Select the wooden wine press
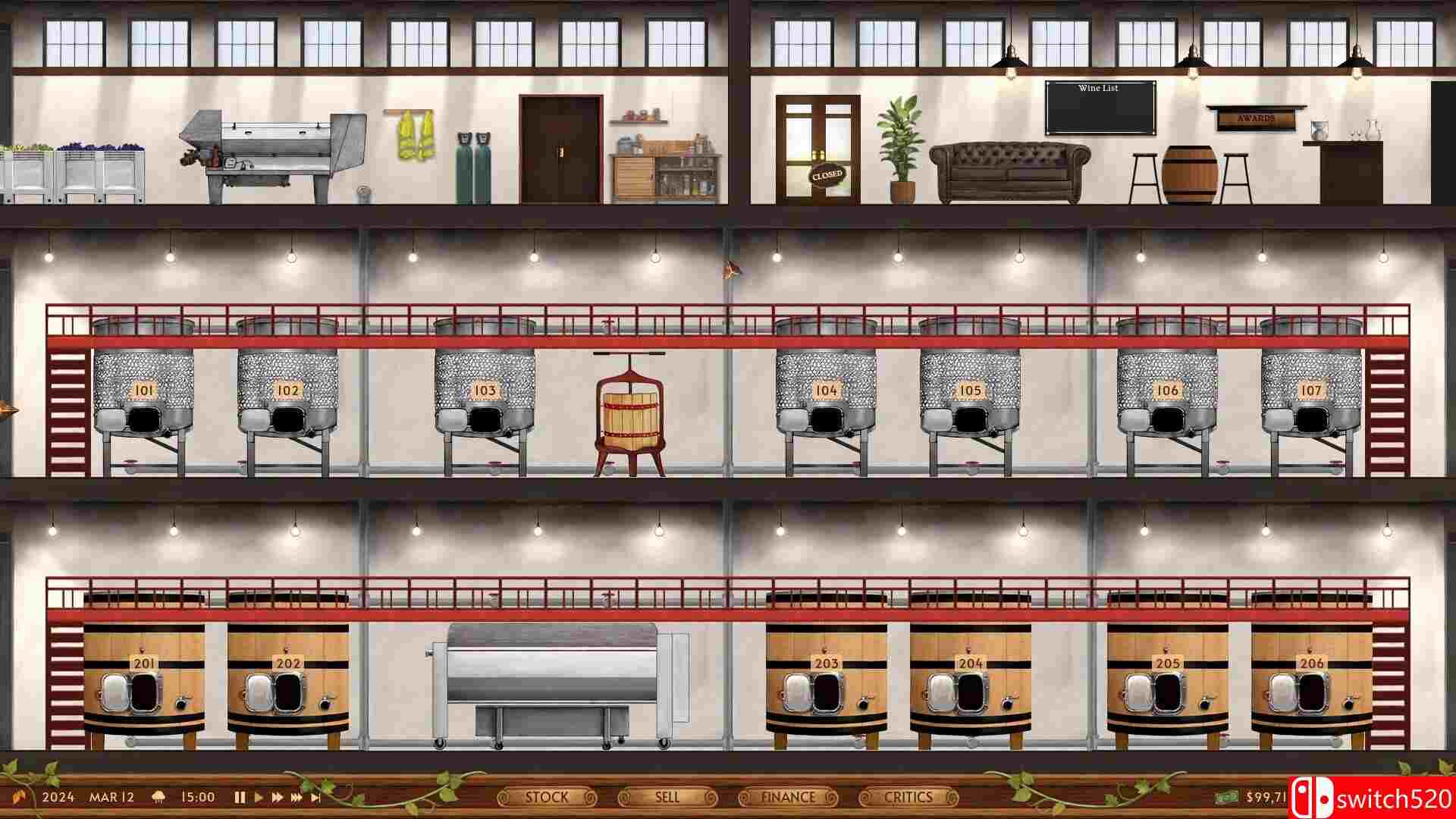The image size is (1456, 819). [x=628, y=413]
